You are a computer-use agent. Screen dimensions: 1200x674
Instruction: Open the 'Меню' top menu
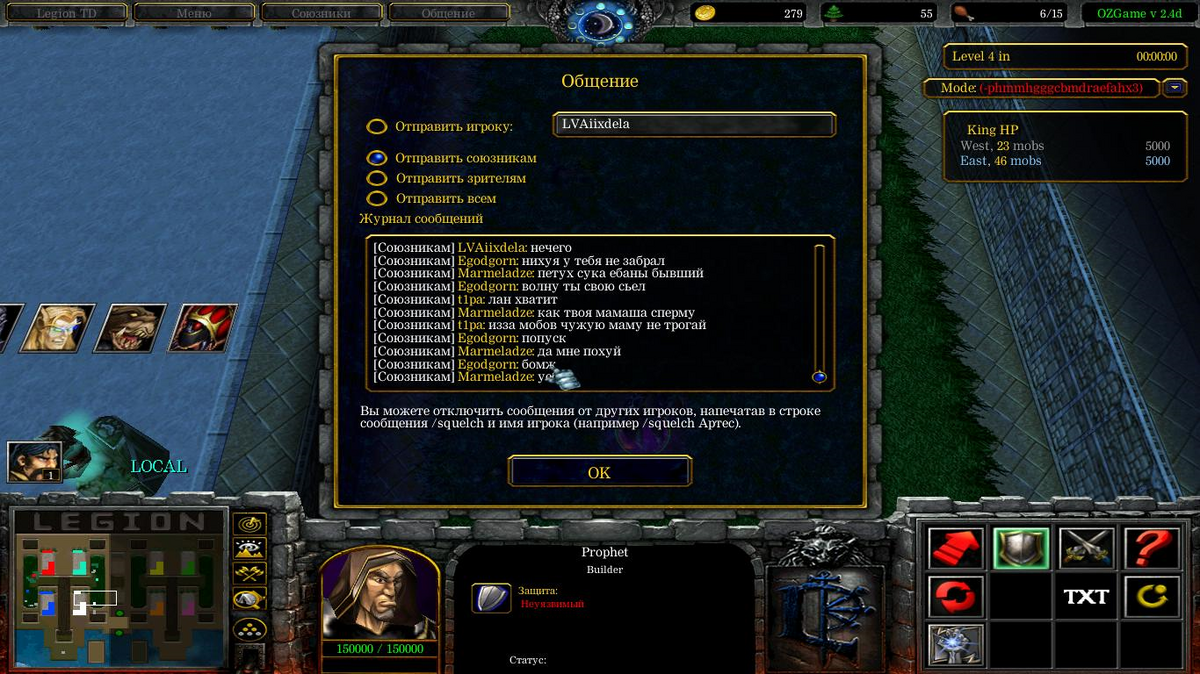click(x=193, y=14)
